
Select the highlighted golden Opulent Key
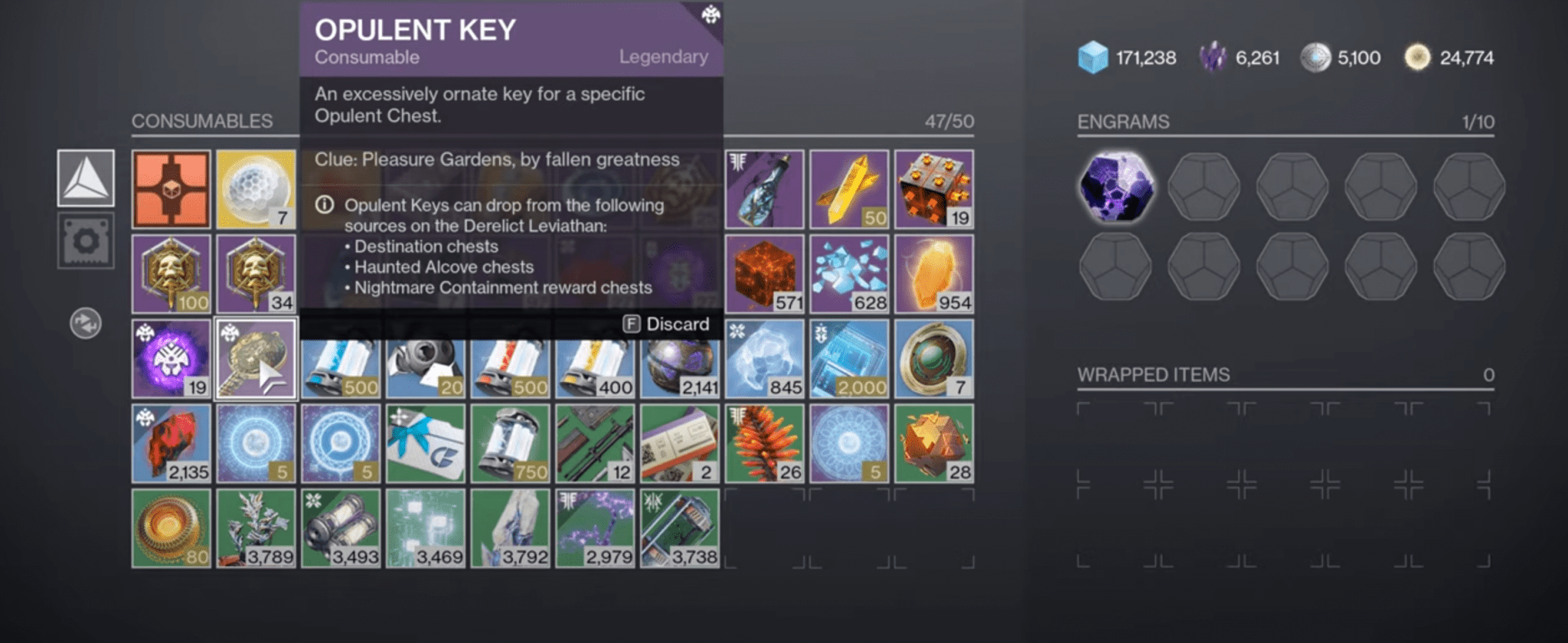coord(256,357)
